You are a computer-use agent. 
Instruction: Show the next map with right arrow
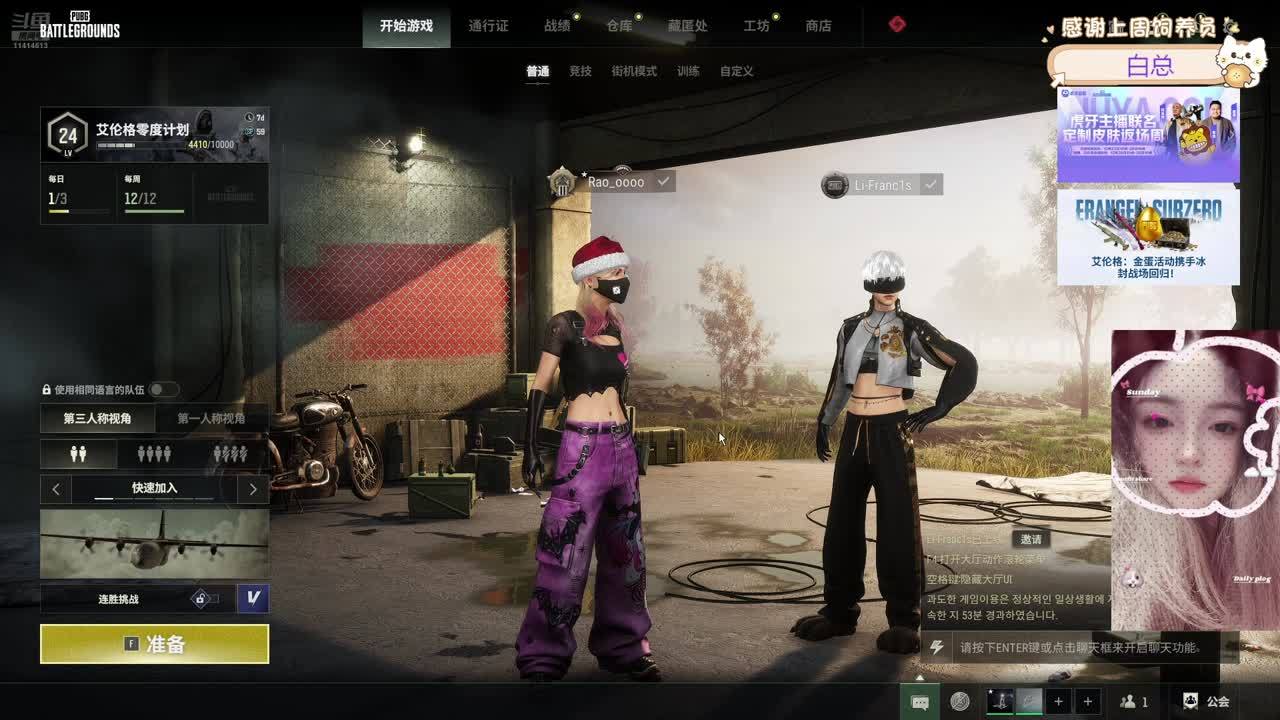tap(253, 489)
